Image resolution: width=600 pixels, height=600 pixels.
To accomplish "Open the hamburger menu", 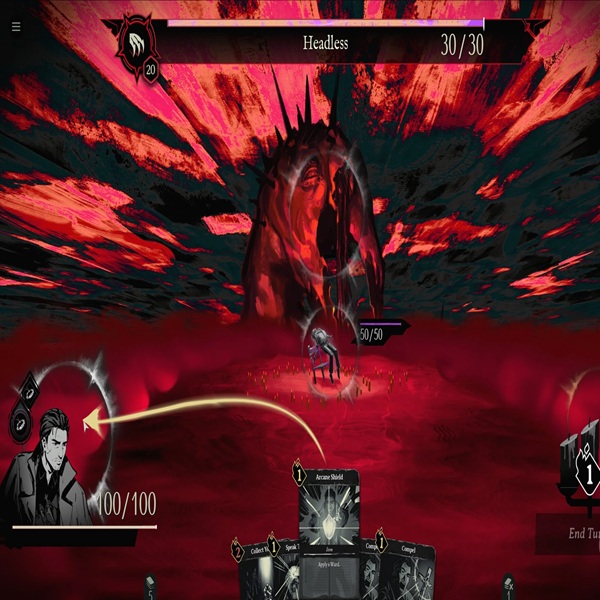I will click(16, 27).
